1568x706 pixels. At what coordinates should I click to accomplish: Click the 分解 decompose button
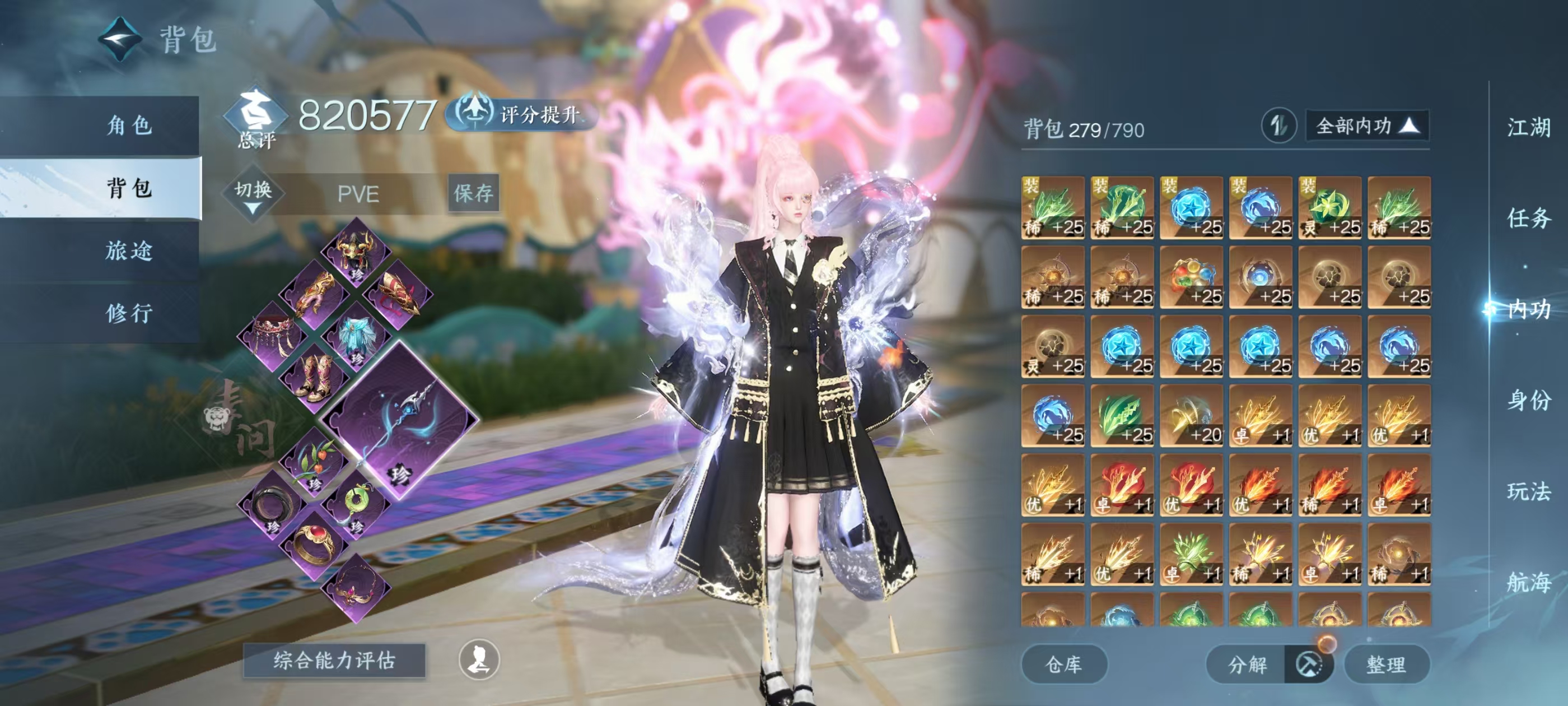(1248, 664)
